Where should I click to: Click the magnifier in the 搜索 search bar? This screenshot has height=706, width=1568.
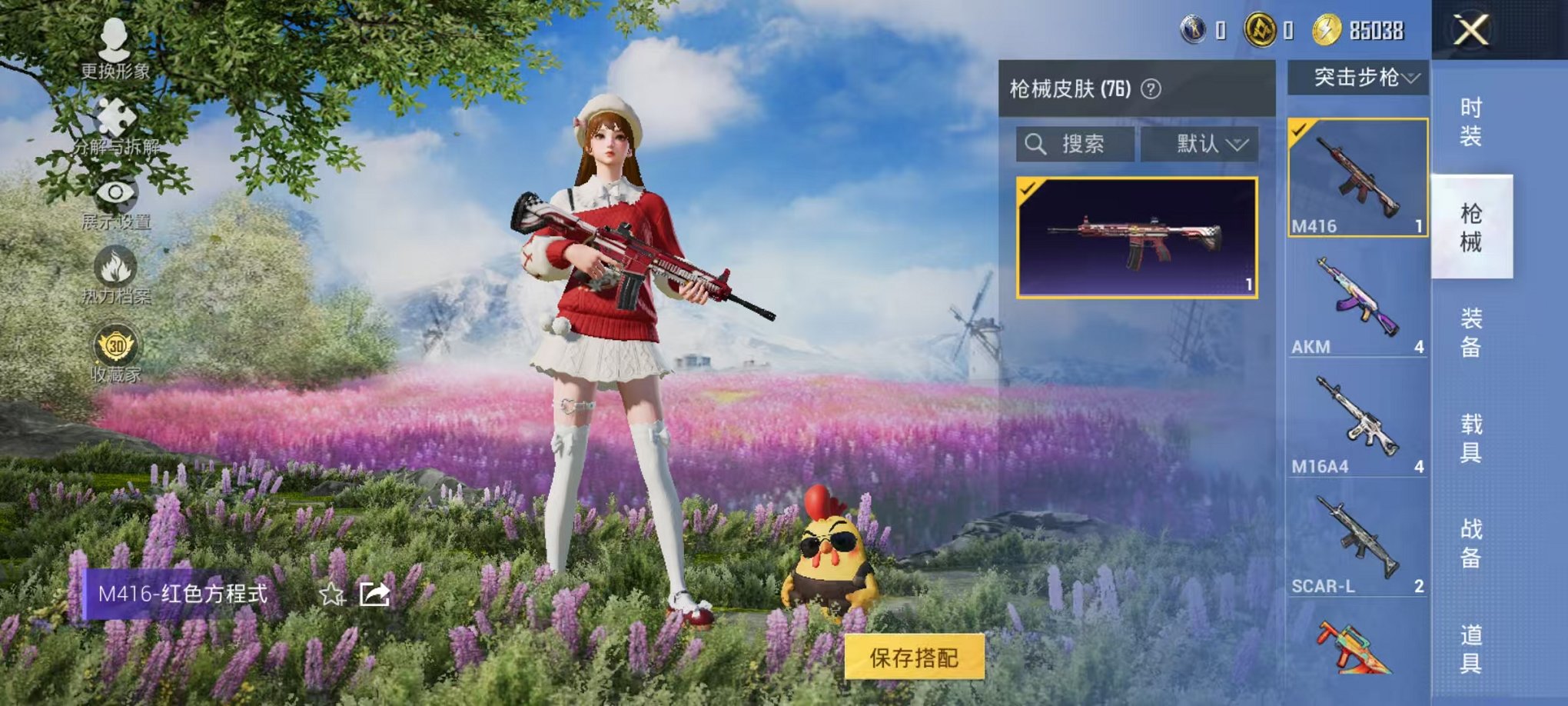coord(1037,144)
